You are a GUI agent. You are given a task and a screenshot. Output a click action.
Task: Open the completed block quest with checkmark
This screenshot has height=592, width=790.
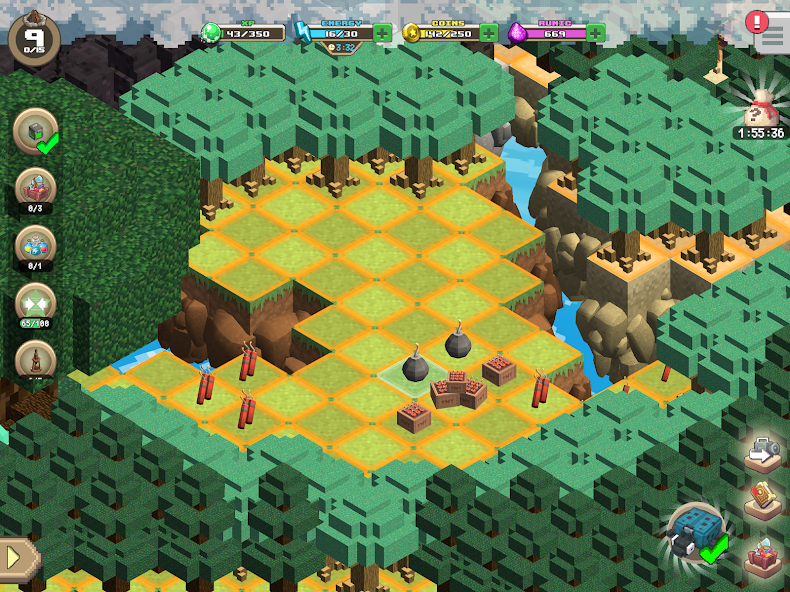click(36, 131)
